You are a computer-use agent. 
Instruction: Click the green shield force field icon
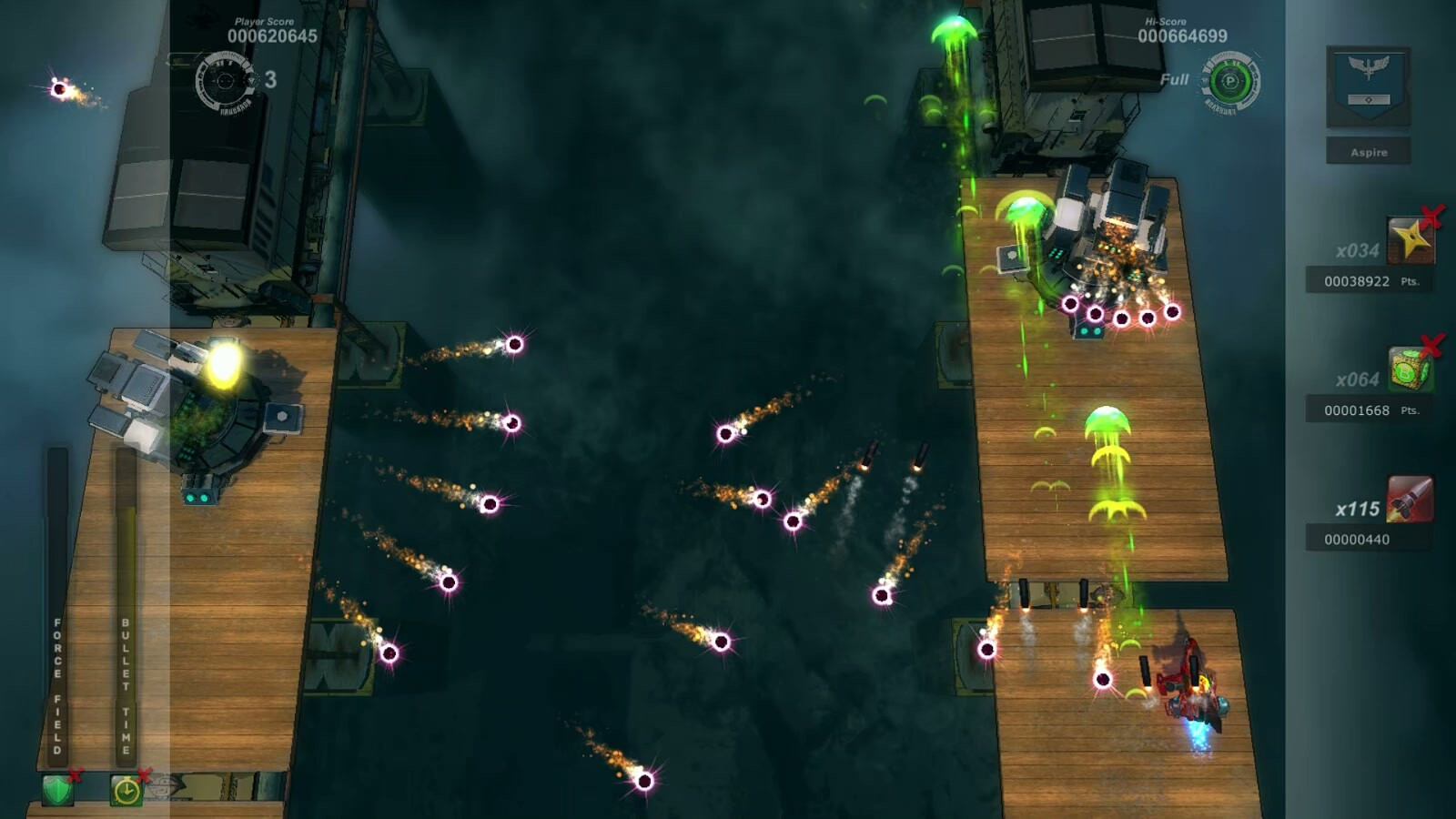pos(57,790)
